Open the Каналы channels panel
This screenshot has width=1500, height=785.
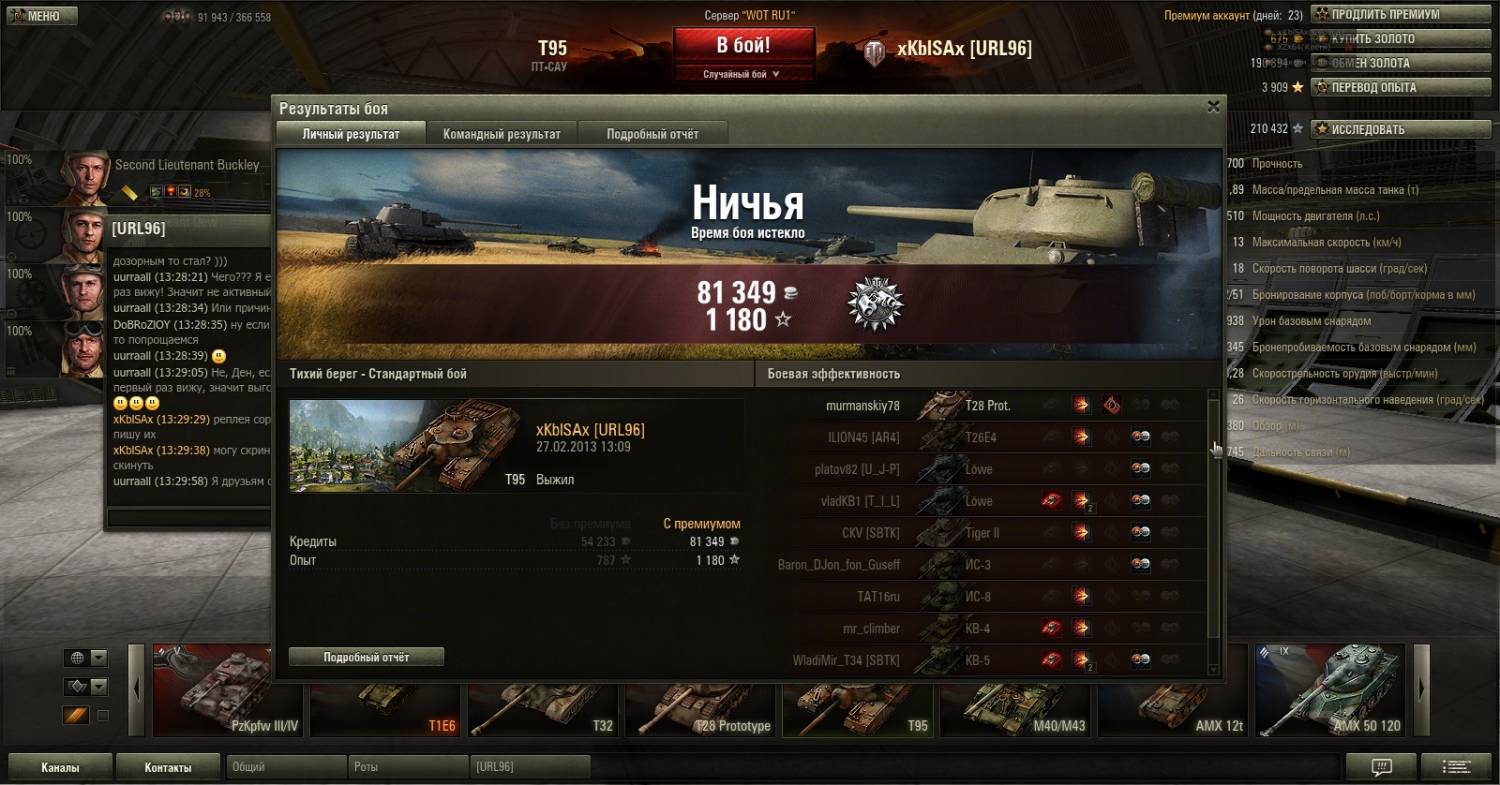[x=60, y=768]
